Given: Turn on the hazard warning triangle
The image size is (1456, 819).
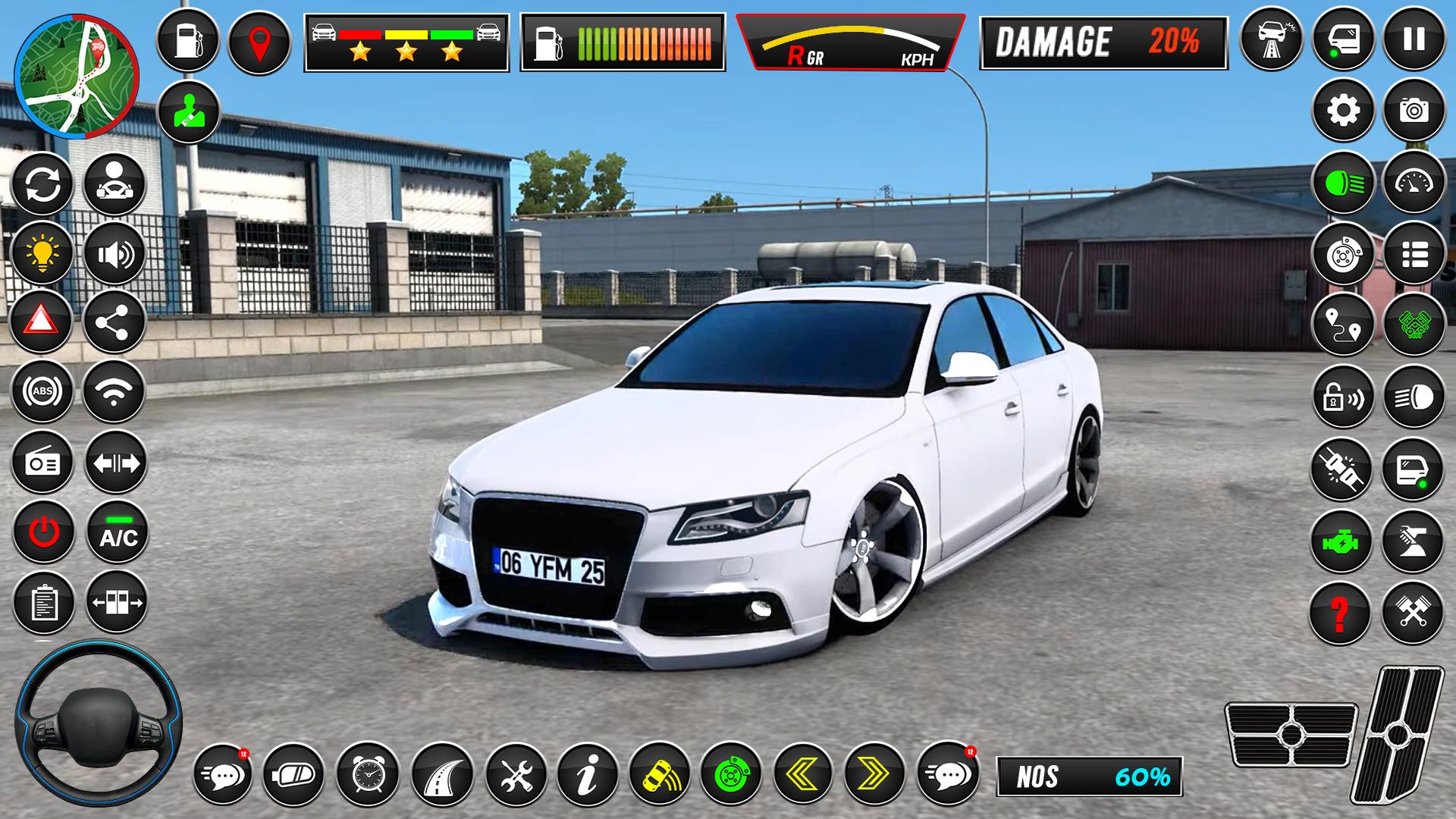Looking at the screenshot, I should pos(42,322).
